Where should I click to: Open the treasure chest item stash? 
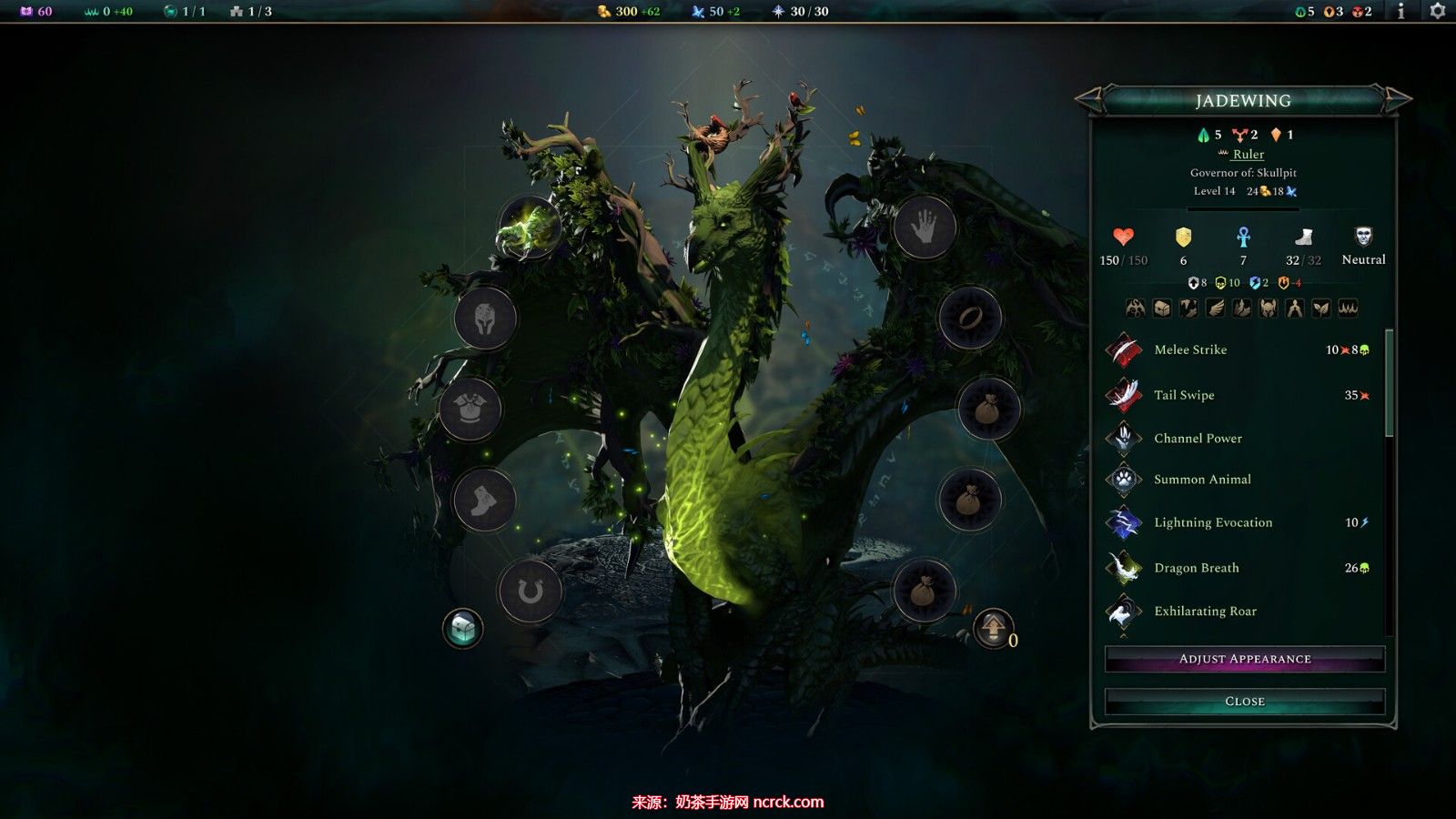click(462, 628)
